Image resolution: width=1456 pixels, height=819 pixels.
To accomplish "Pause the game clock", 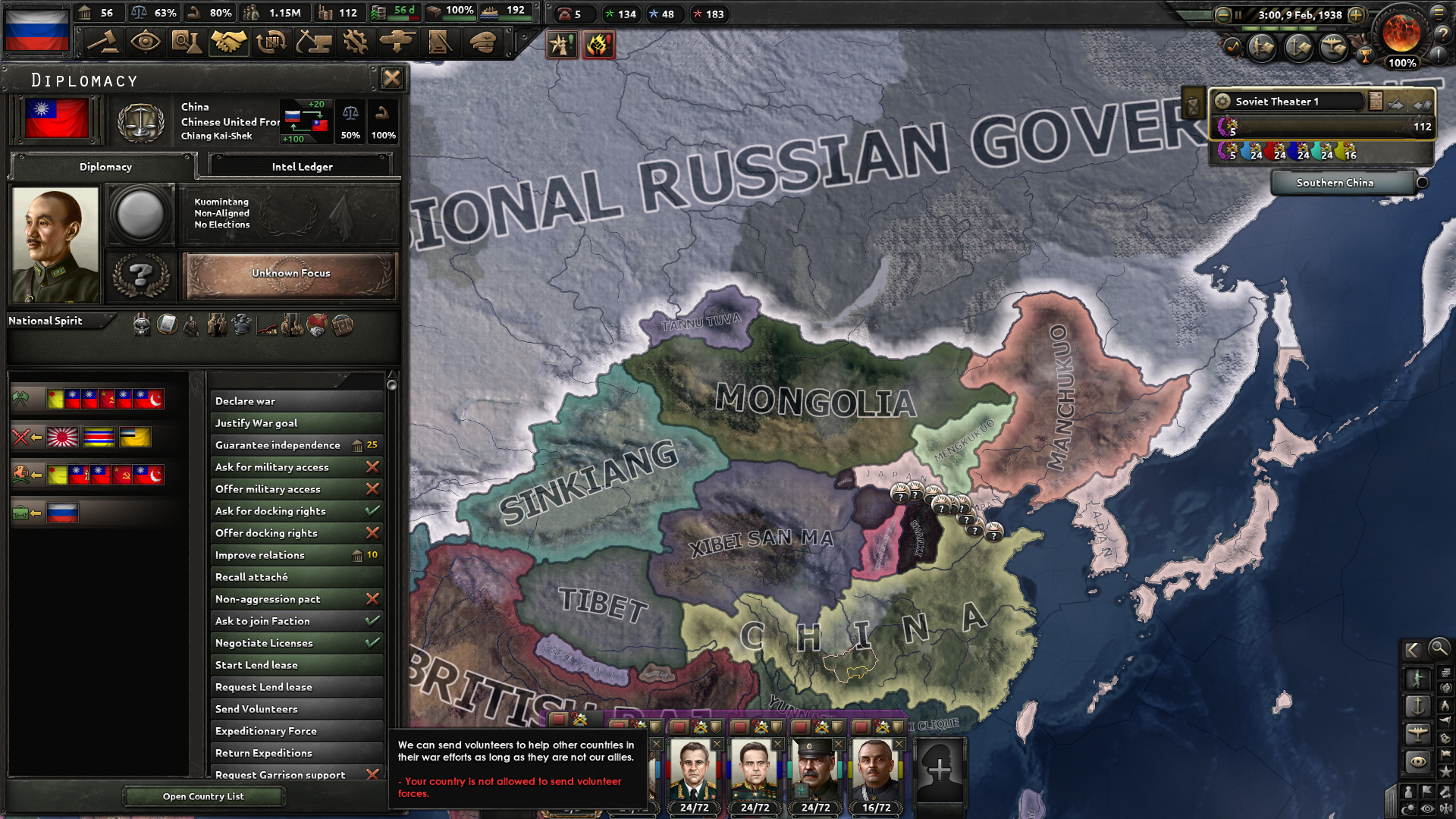I will (1238, 15).
